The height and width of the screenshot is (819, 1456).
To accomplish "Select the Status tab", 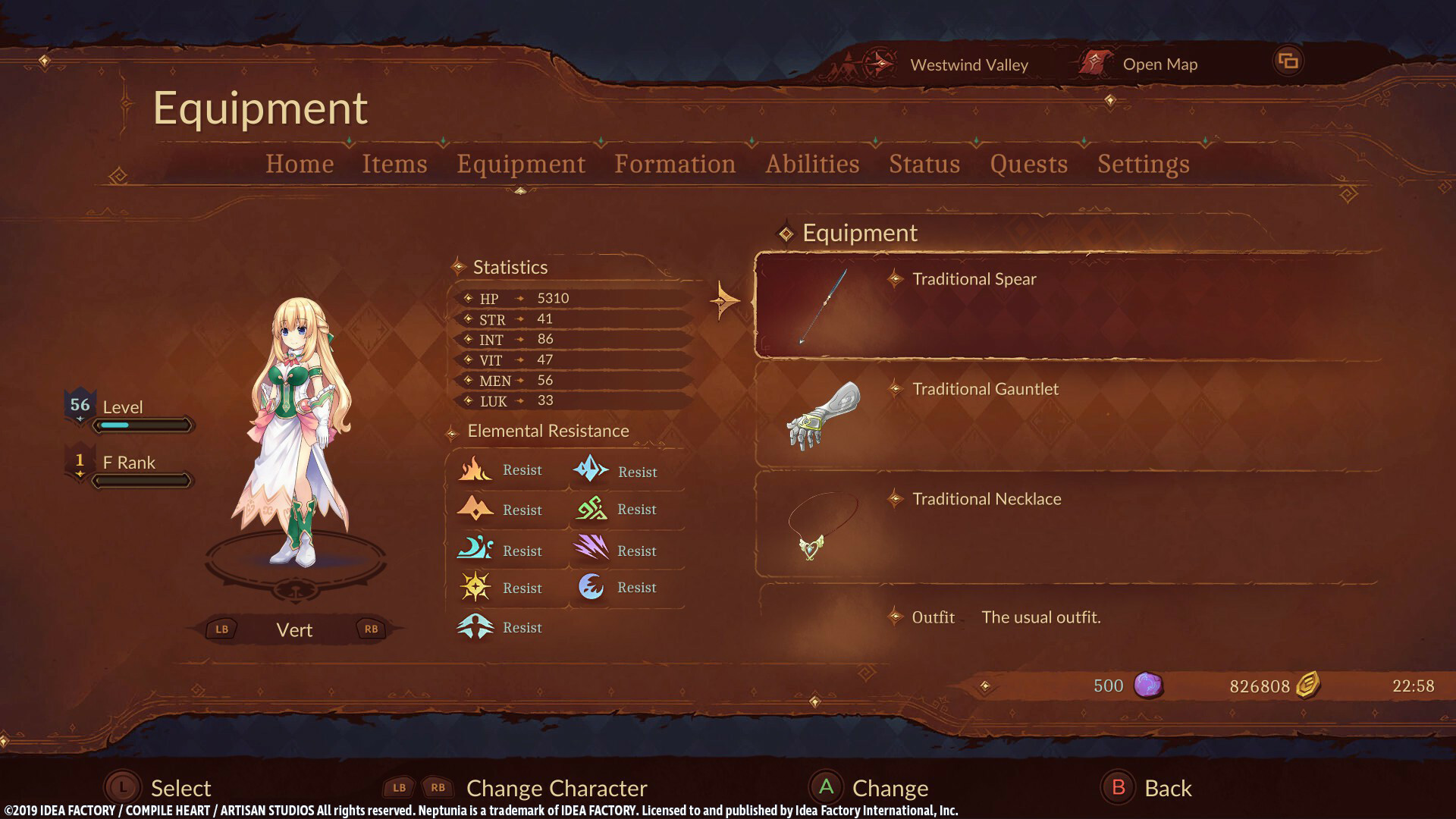I will pos(924,164).
